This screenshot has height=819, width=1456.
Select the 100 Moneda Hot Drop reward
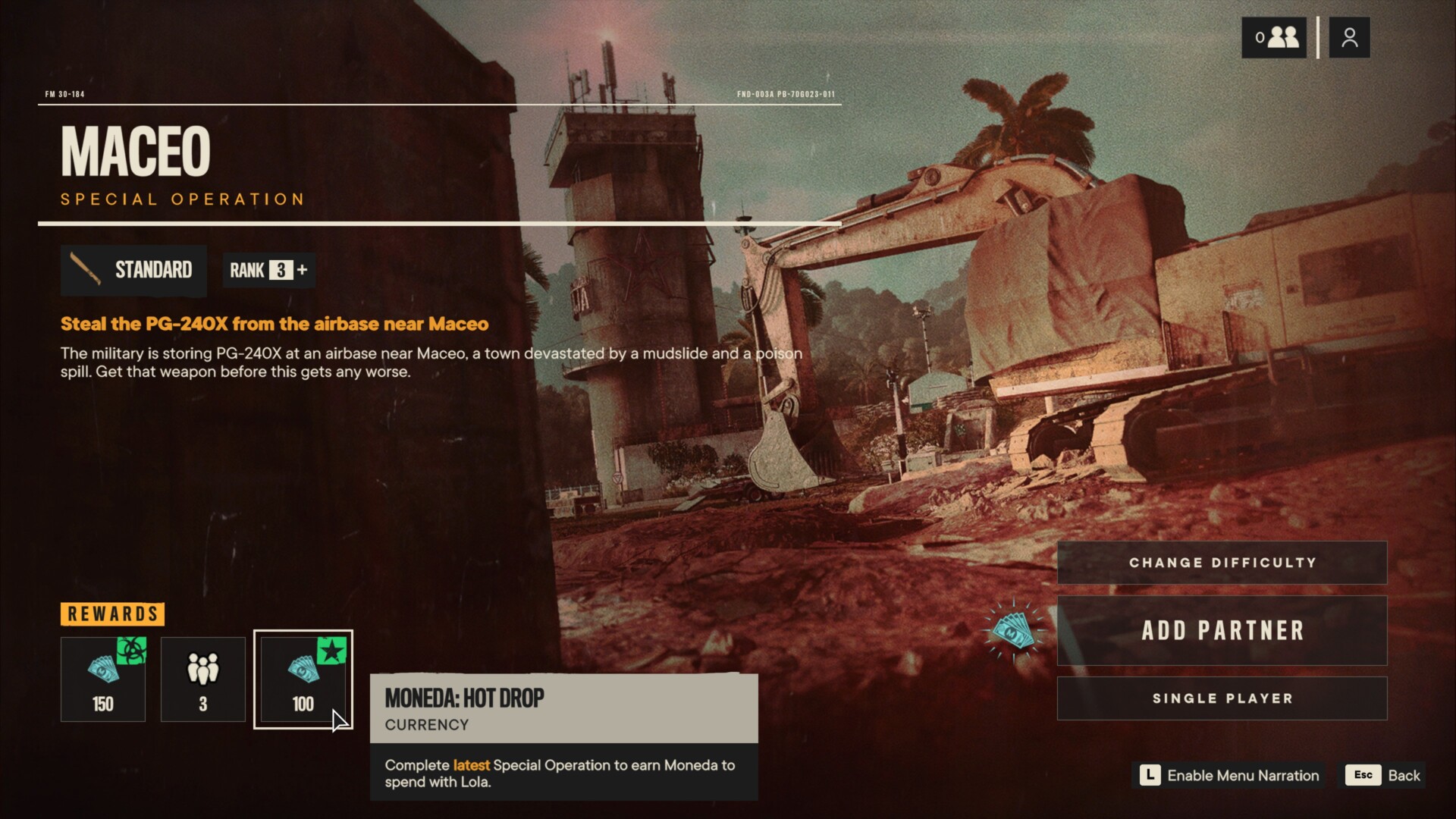coord(303,679)
